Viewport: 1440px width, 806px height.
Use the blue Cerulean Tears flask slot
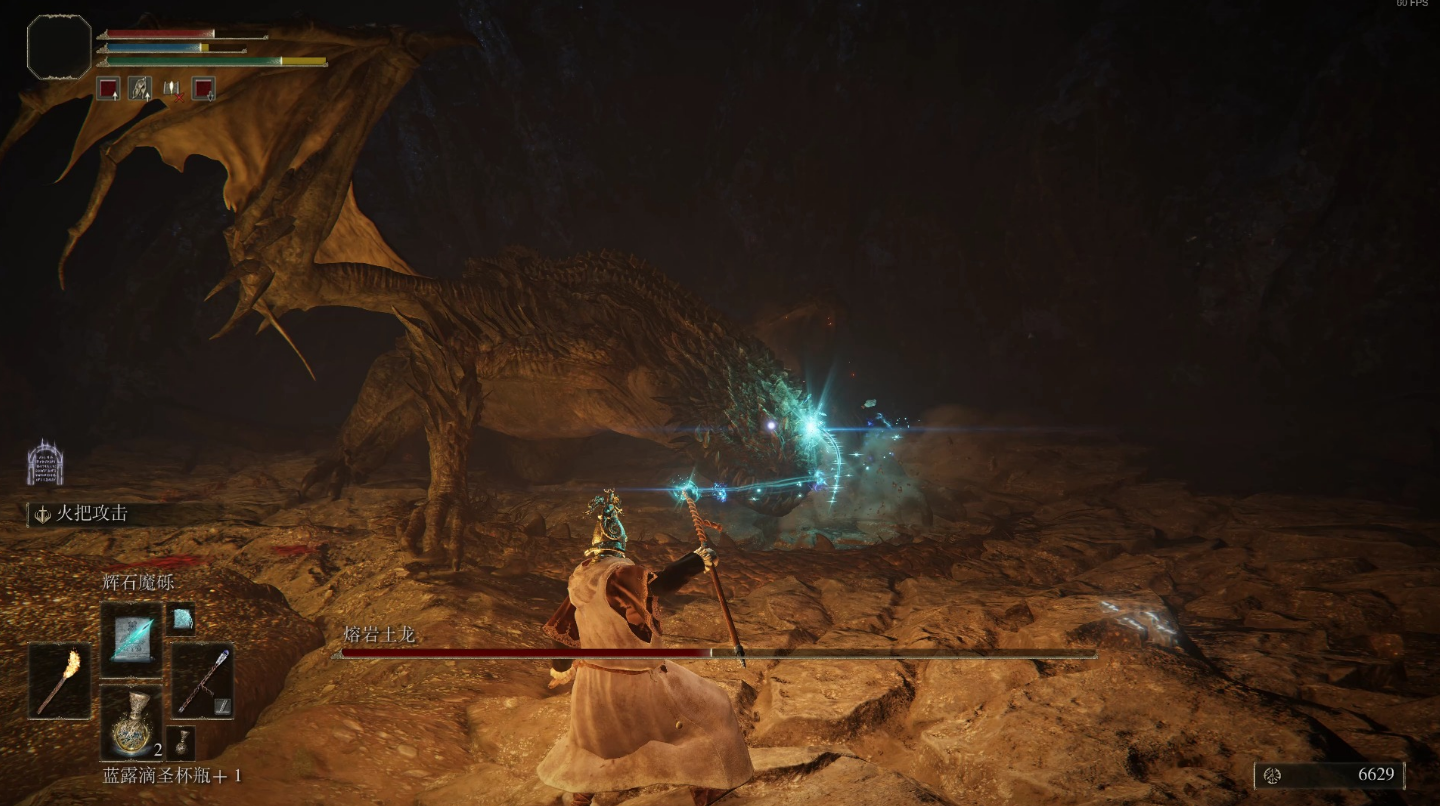click(x=131, y=722)
